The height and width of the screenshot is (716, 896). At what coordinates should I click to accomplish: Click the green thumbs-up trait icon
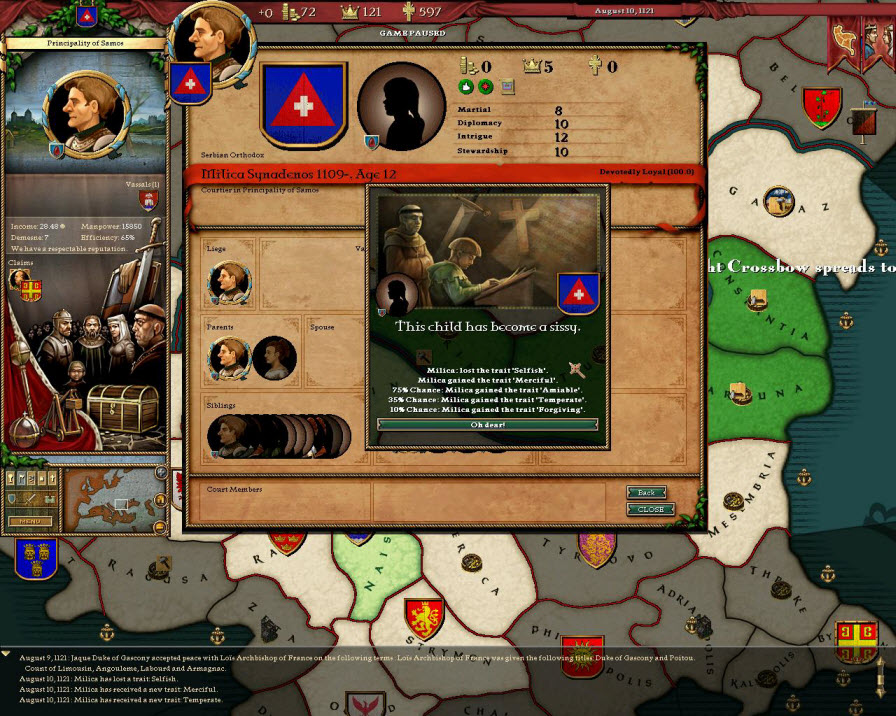point(467,87)
